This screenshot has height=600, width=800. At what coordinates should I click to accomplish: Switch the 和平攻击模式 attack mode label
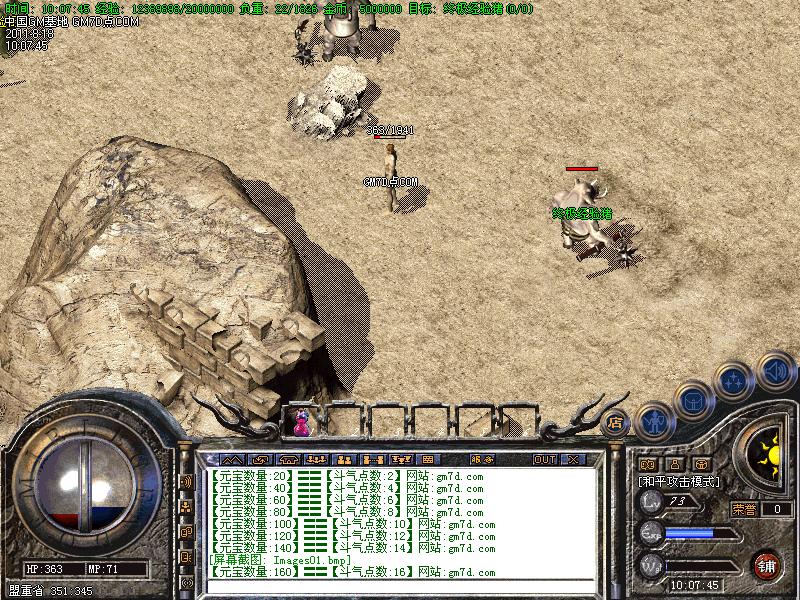click(x=680, y=482)
